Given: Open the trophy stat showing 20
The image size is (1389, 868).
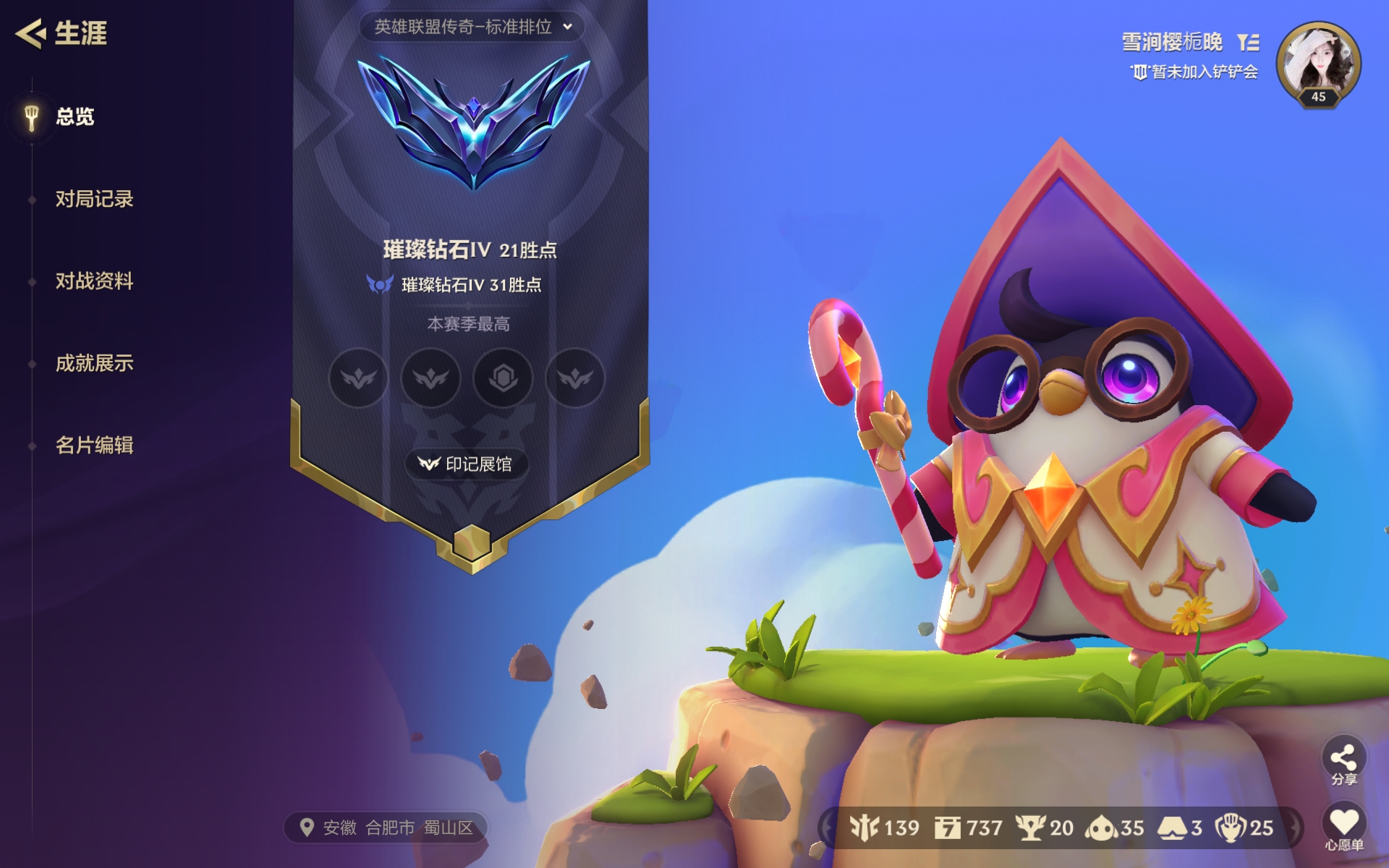Looking at the screenshot, I should pos(1045,827).
